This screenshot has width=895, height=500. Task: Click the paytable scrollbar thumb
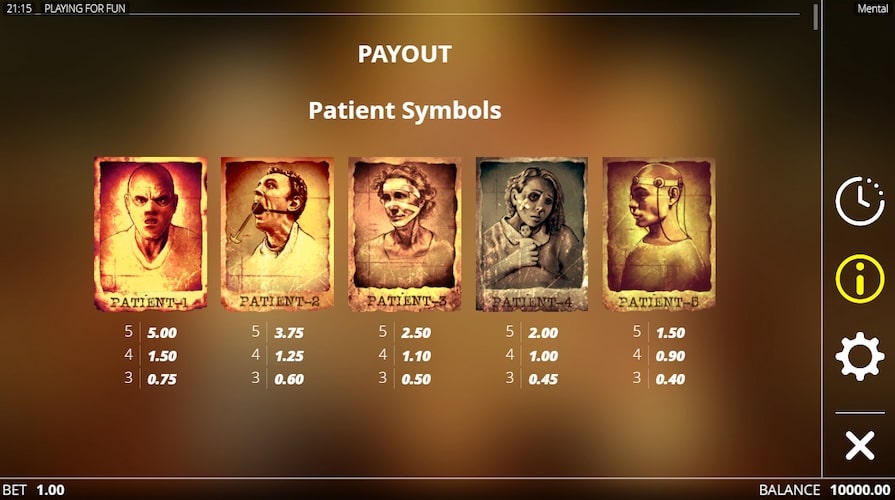click(816, 17)
